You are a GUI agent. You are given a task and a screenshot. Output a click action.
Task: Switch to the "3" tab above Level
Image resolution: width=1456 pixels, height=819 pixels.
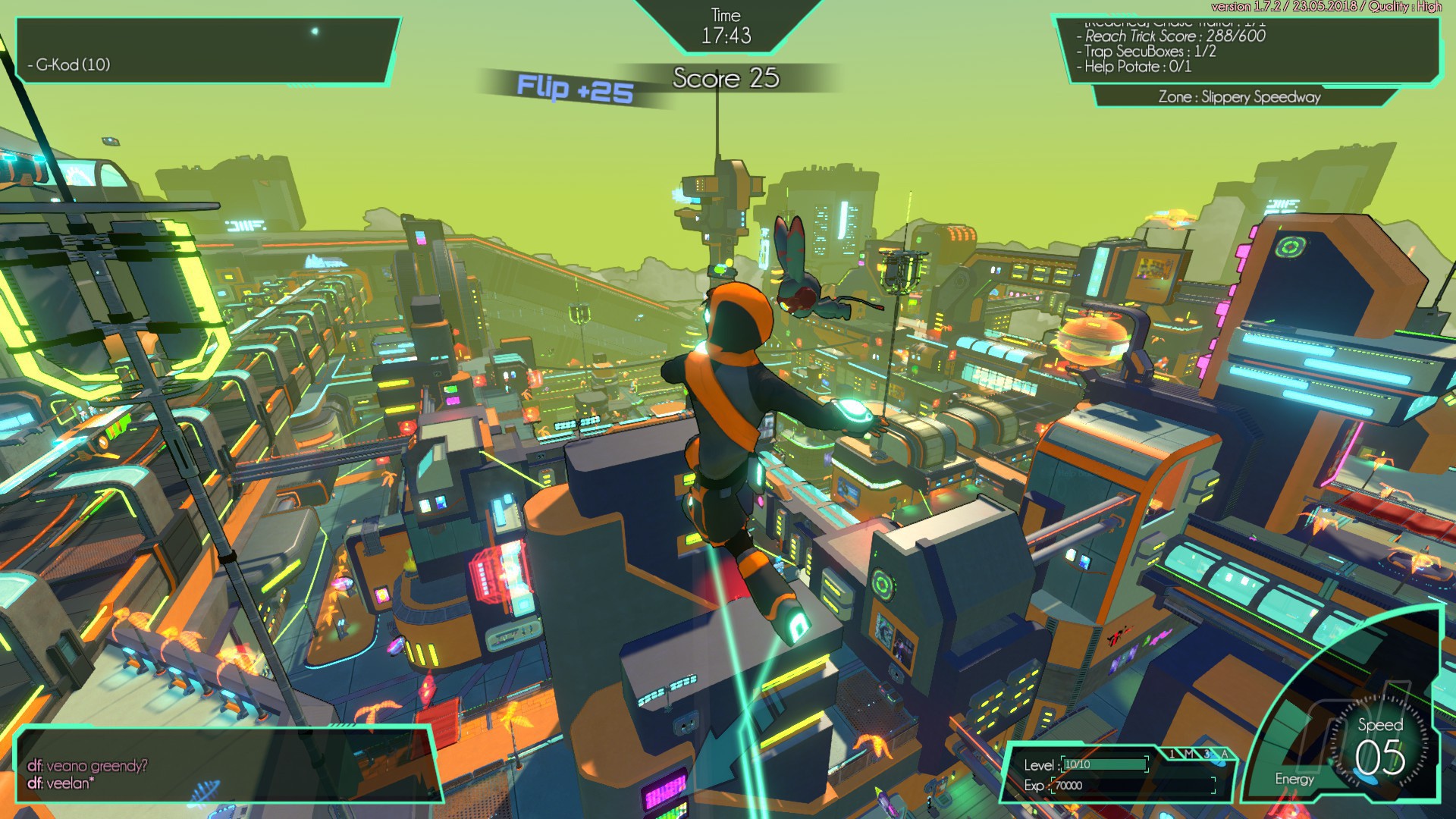pyautogui.click(x=1207, y=754)
